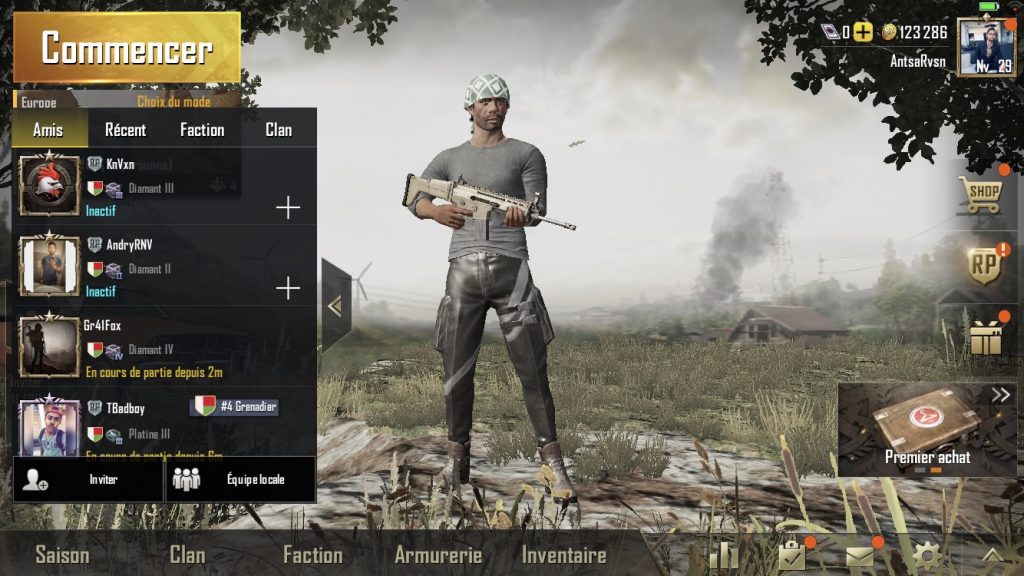Switch to the Récent tab

[x=125, y=130]
